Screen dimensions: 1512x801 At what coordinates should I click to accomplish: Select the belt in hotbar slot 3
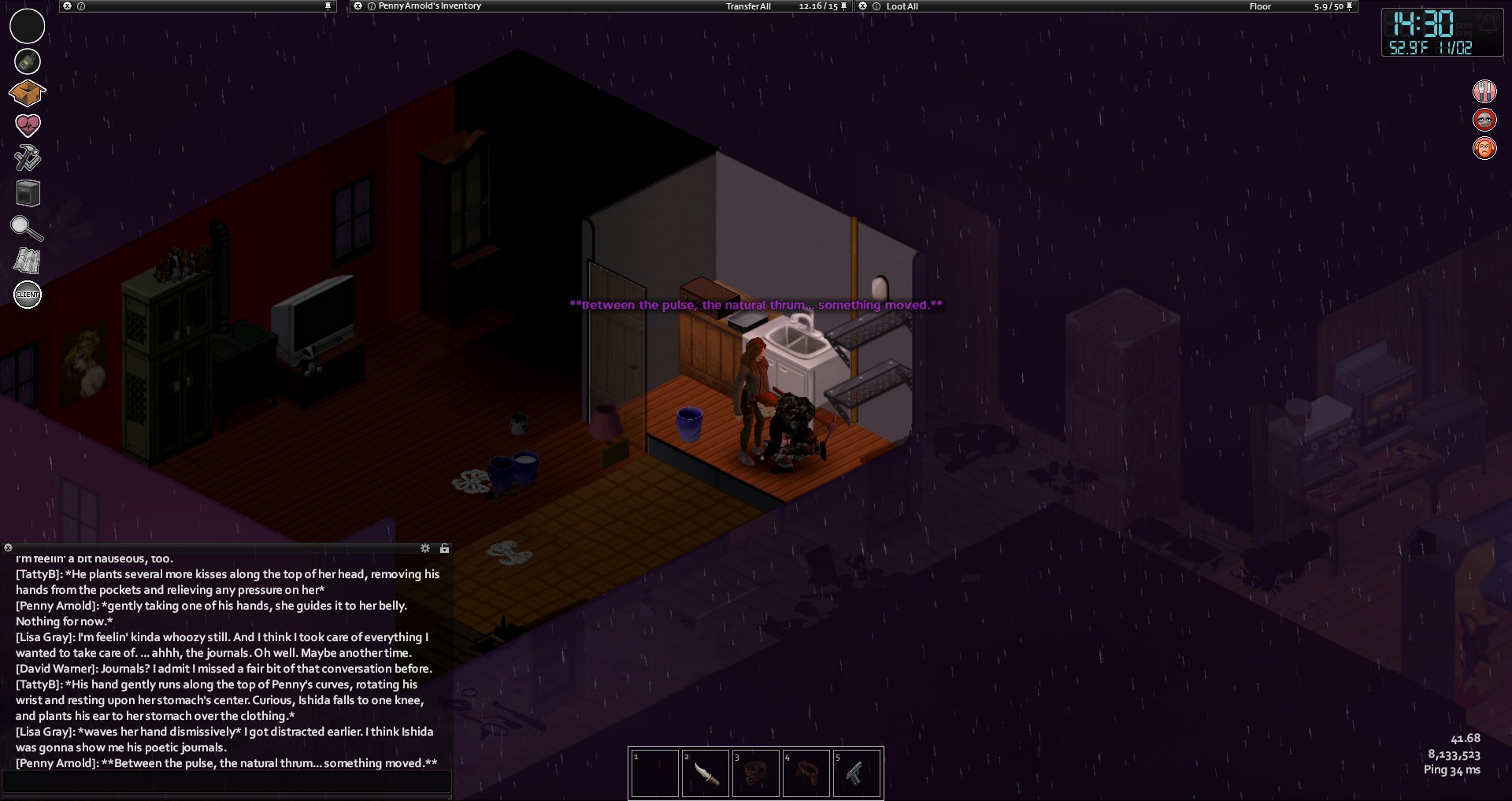pos(755,773)
